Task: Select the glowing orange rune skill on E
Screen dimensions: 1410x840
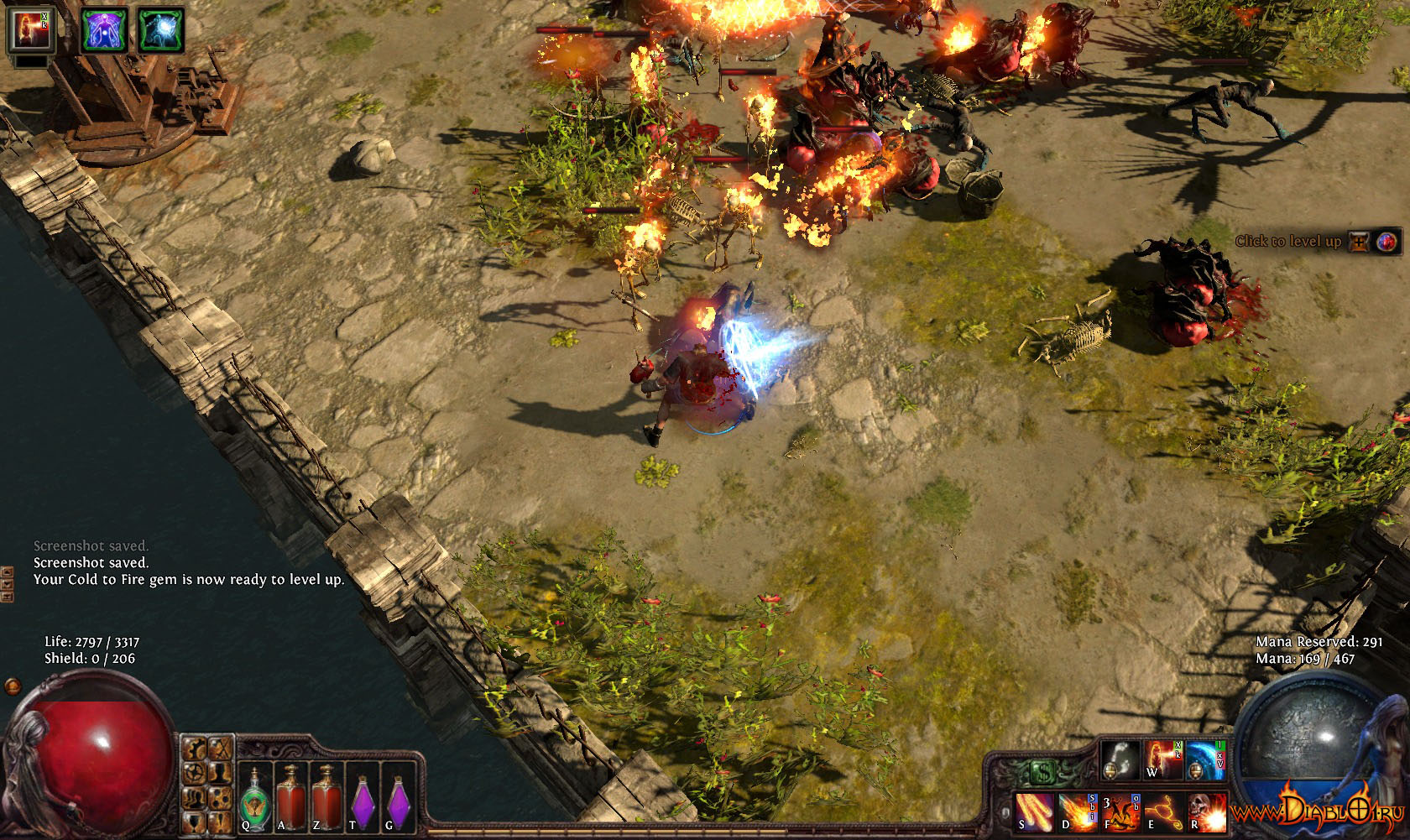Action: click(x=1163, y=811)
